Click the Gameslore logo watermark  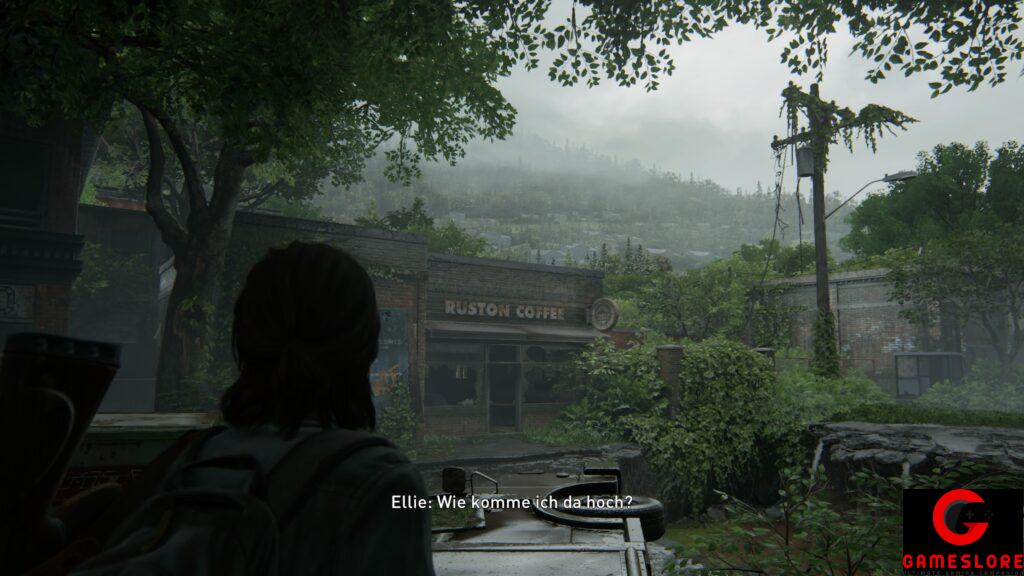[961, 531]
